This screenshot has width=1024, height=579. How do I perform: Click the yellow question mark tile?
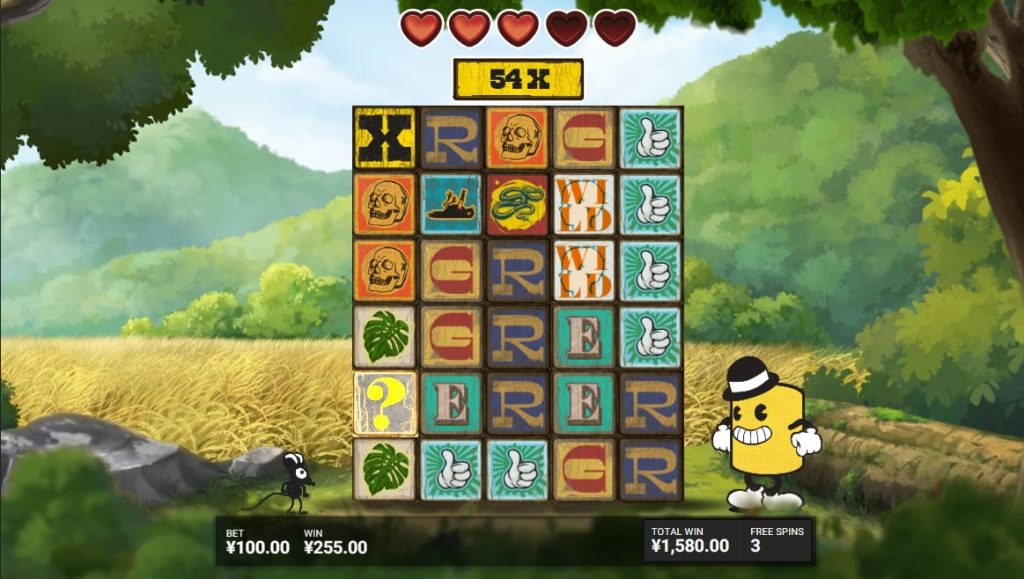pos(385,402)
